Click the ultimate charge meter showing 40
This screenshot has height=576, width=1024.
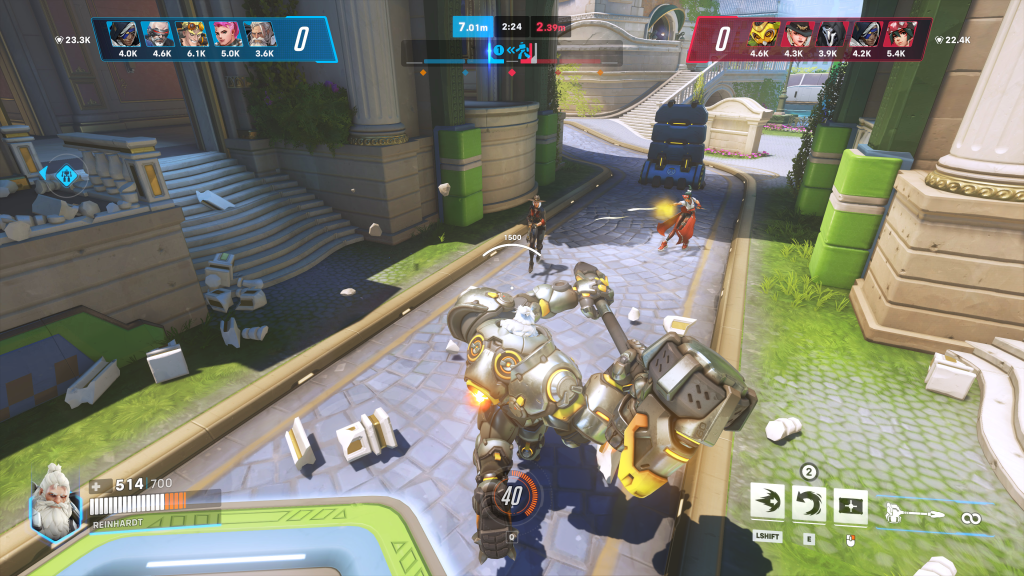click(513, 495)
